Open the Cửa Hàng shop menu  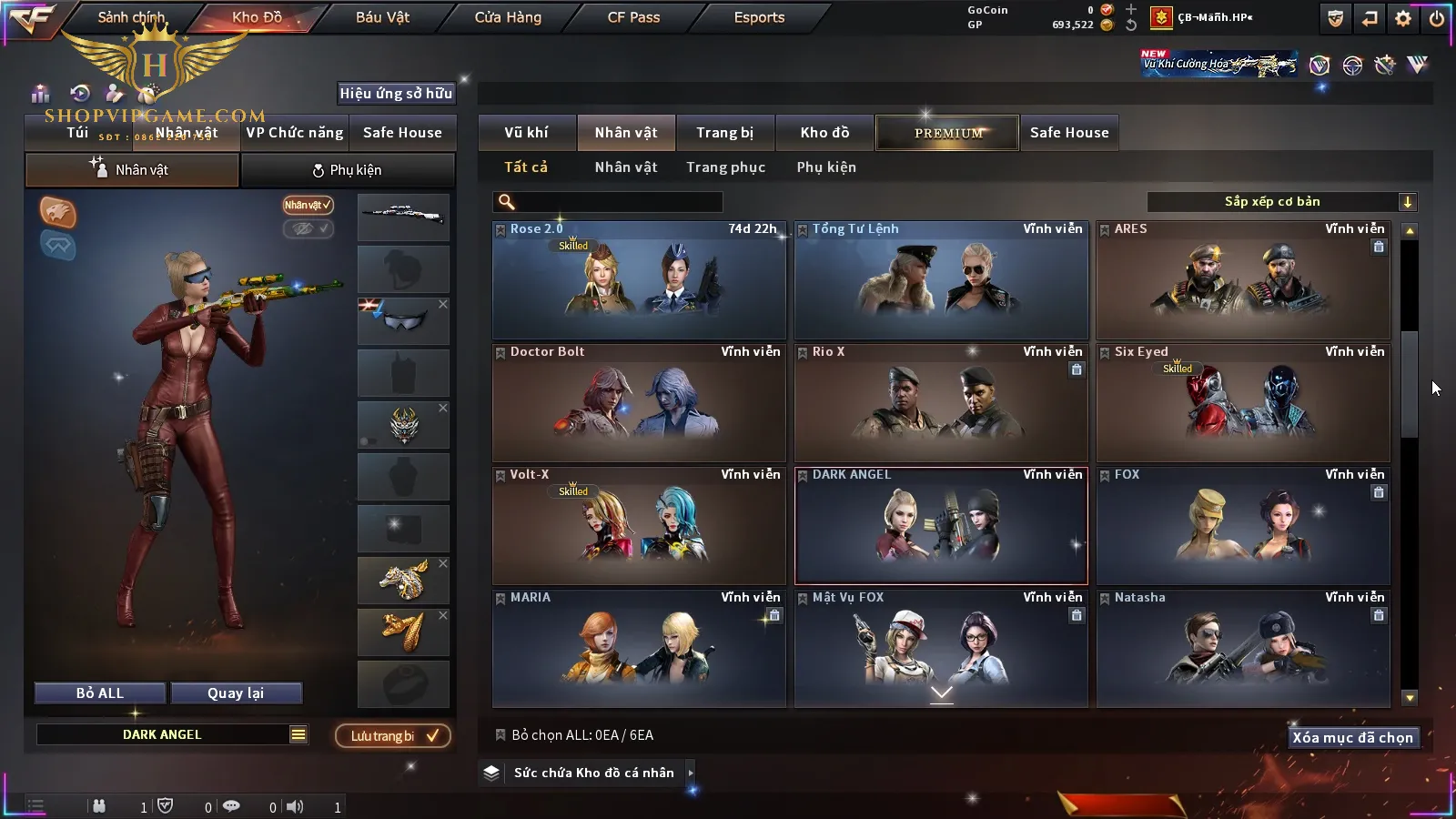coord(508,17)
